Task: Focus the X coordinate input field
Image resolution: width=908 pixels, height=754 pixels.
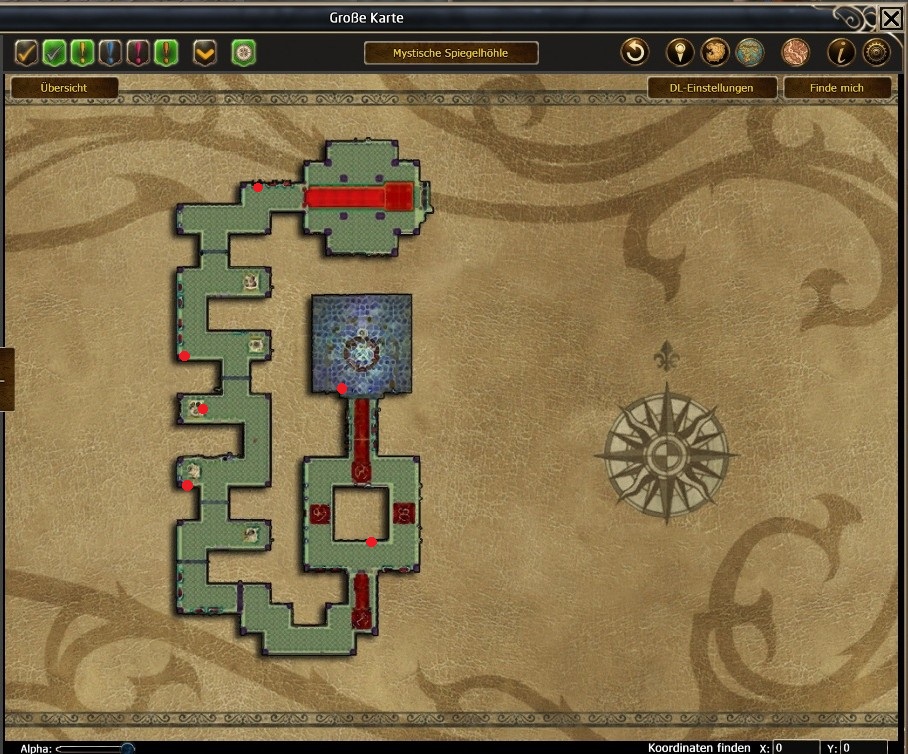Action: tap(796, 748)
